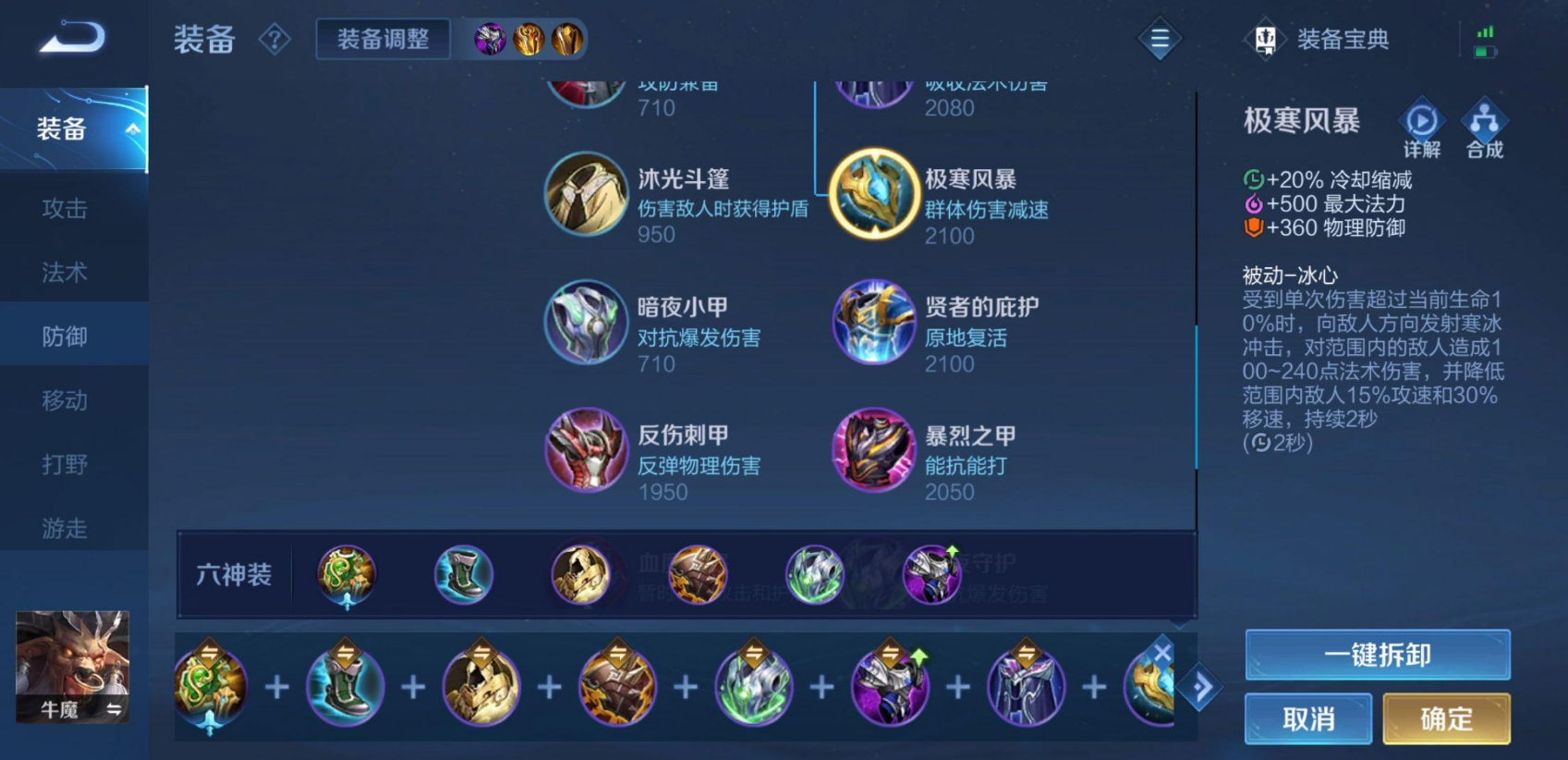Click the diamond hamburger menu icon

(1158, 39)
